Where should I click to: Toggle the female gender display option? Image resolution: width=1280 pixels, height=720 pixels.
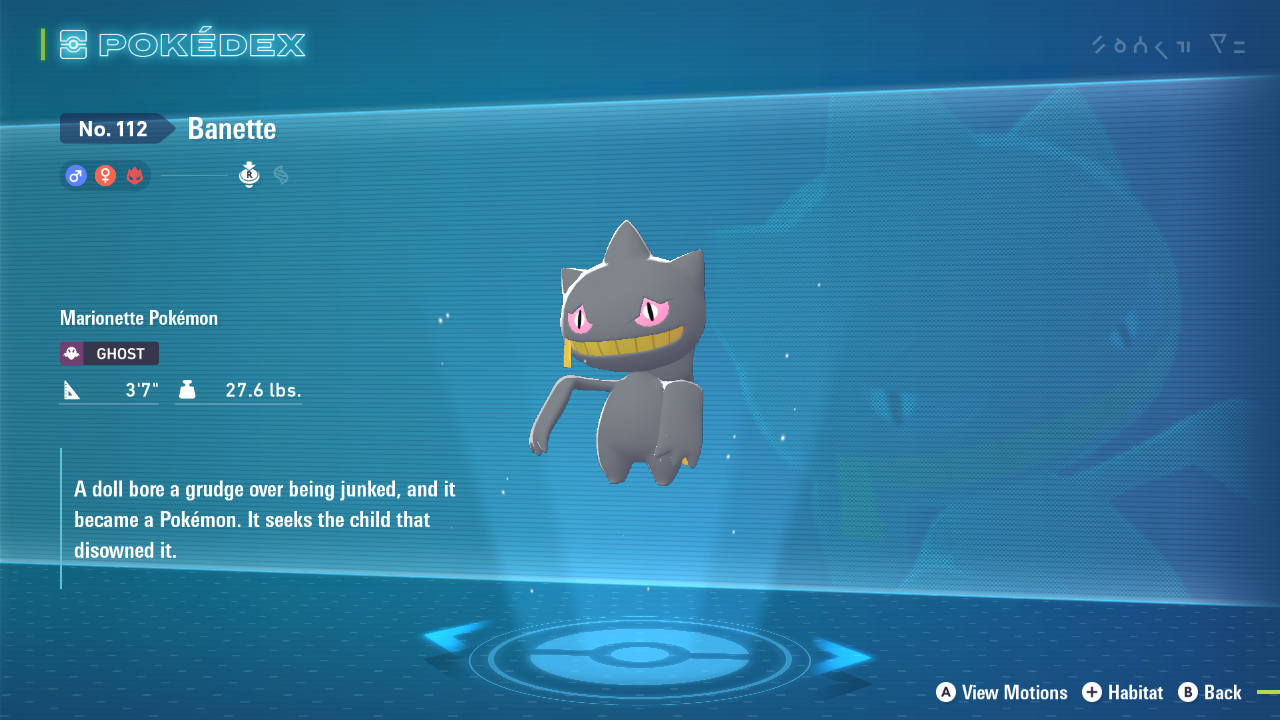tap(105, 176)
